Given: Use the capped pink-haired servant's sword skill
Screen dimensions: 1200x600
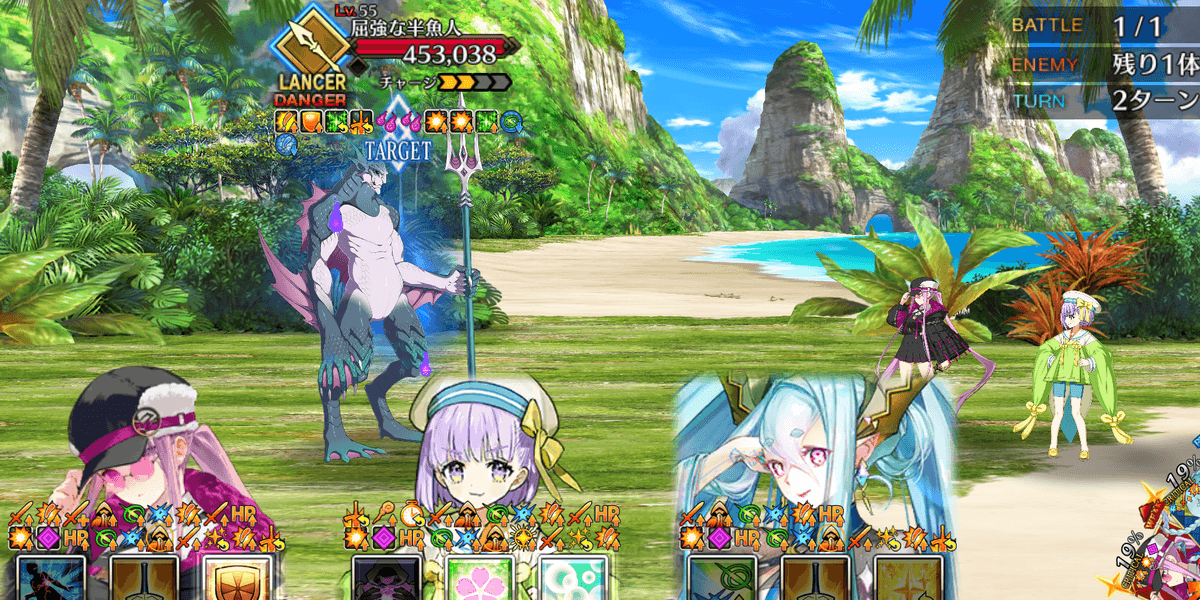Looking at the screenshot, I should click(x=144, y=580).
